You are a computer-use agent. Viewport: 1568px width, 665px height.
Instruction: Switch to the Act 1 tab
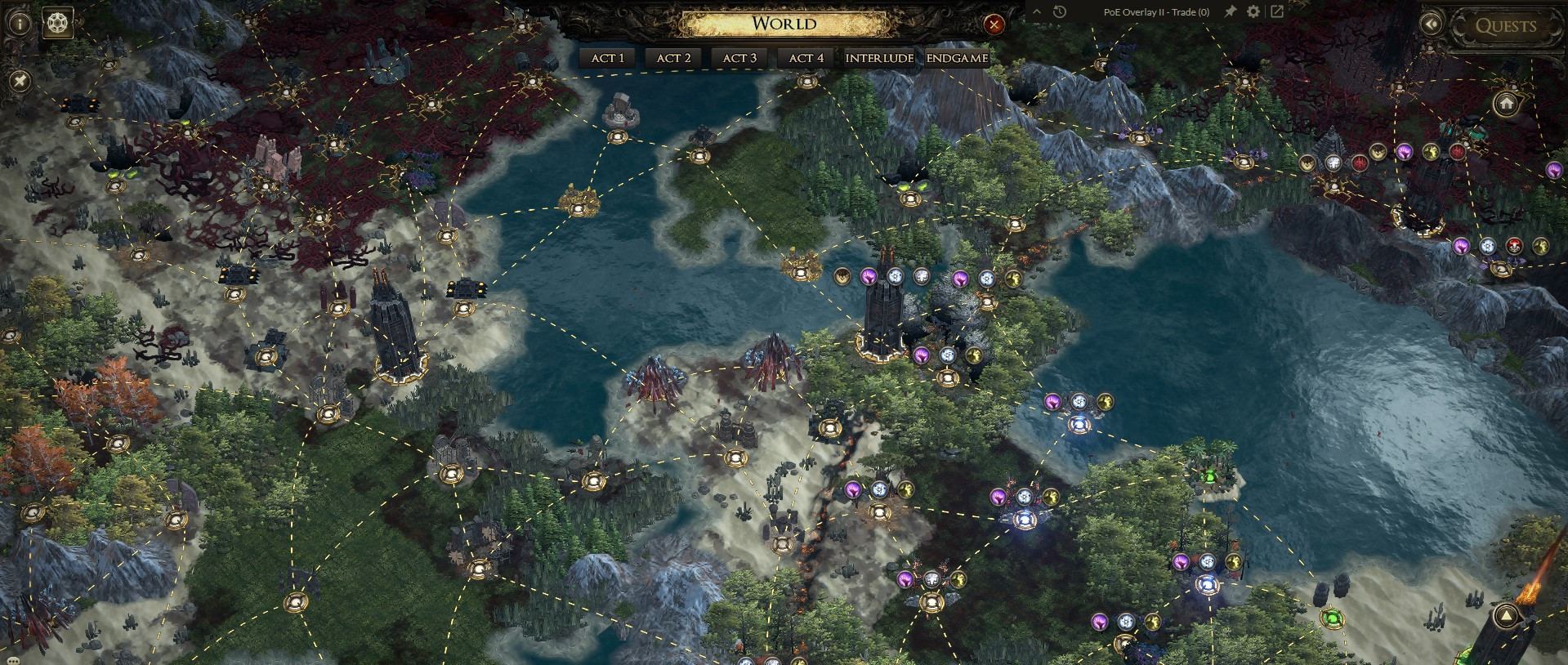click(607, 58)
